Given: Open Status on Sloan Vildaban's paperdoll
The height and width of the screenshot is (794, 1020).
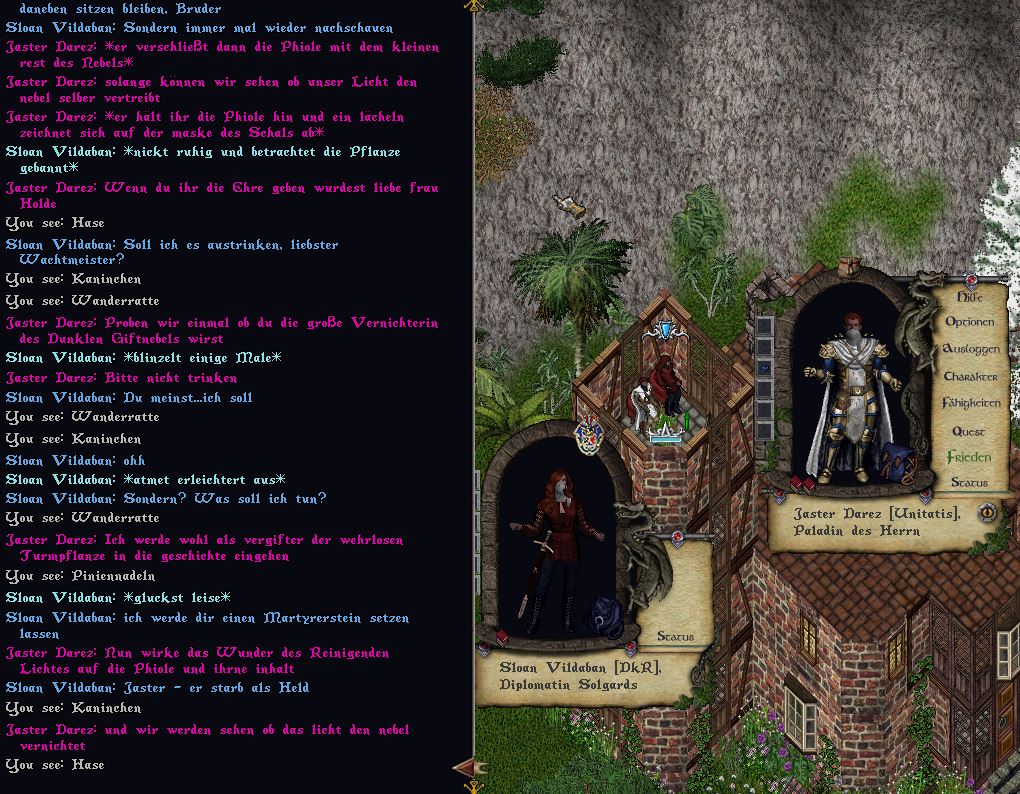Looking at the screenshot, I should click(x=675, y=636).
